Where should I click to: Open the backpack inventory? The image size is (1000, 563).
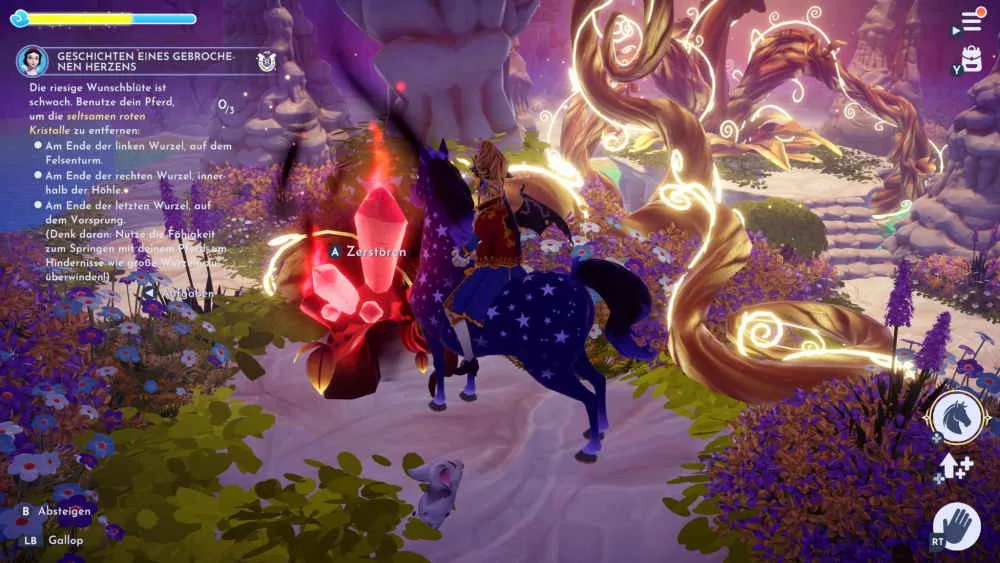pyautogui.click(x=971, y=59)
